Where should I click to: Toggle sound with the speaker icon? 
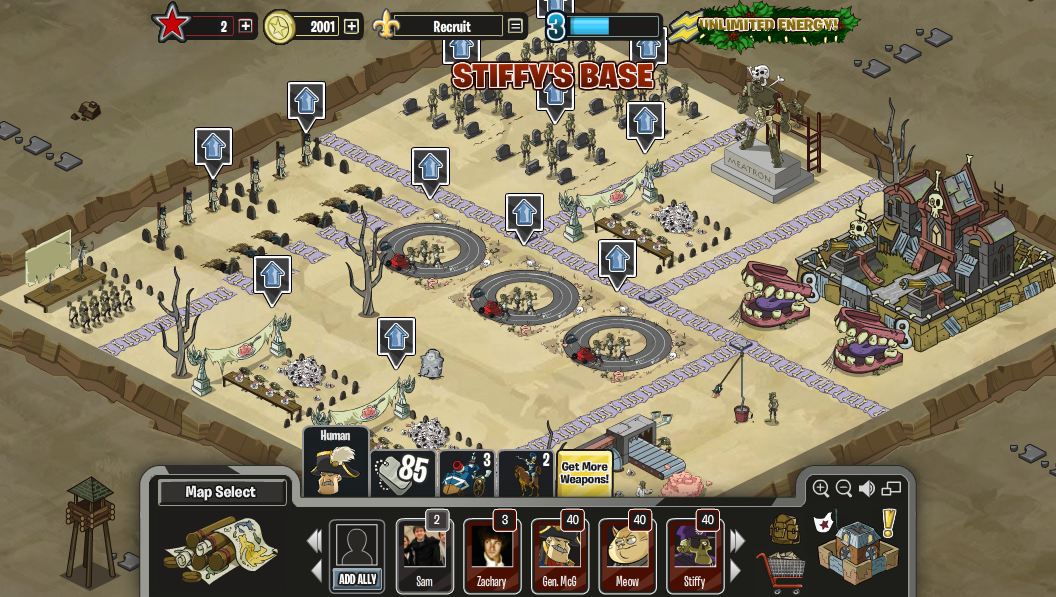click(867, 488)
